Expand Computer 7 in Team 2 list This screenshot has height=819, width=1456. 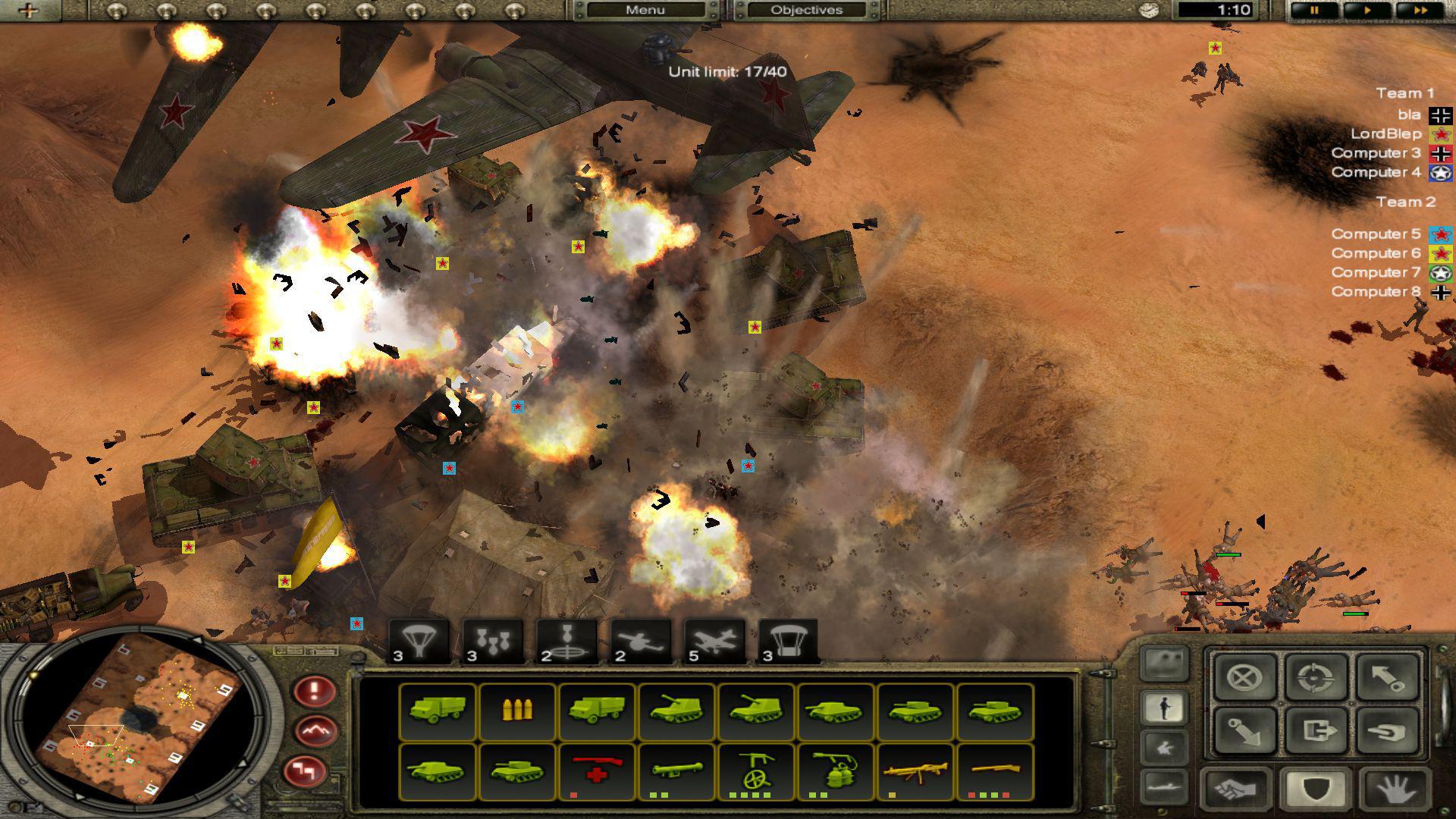point(1374,272)
